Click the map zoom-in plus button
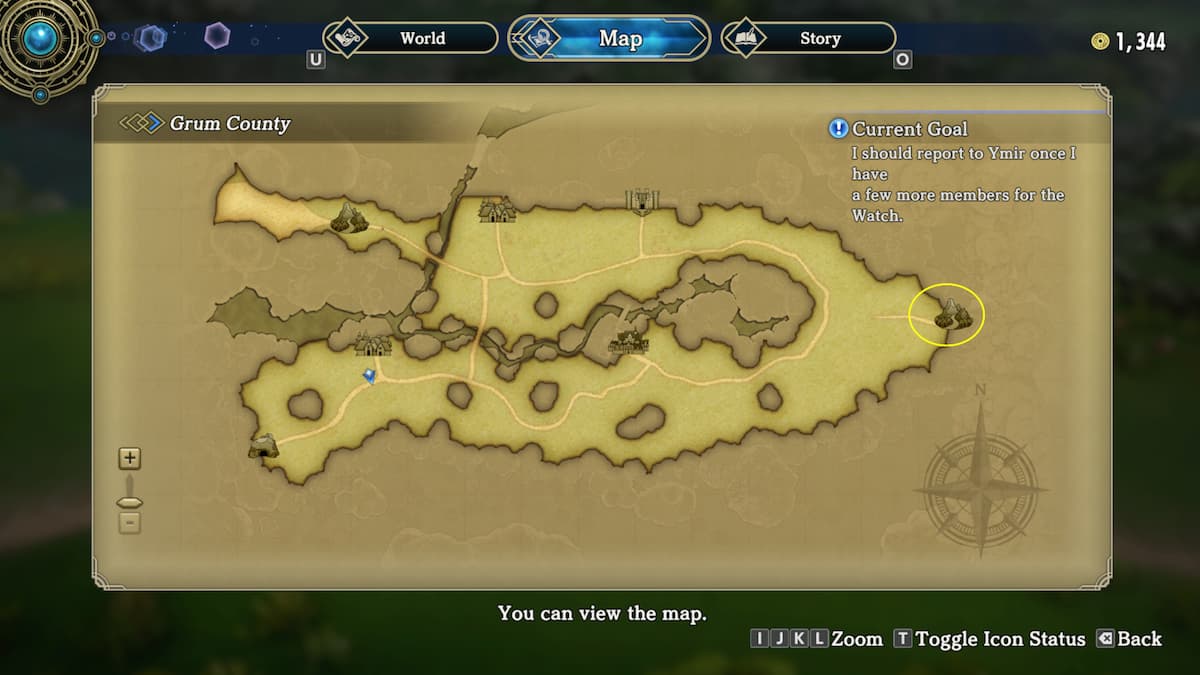The image size is (1200, 675). pos(130,459)
